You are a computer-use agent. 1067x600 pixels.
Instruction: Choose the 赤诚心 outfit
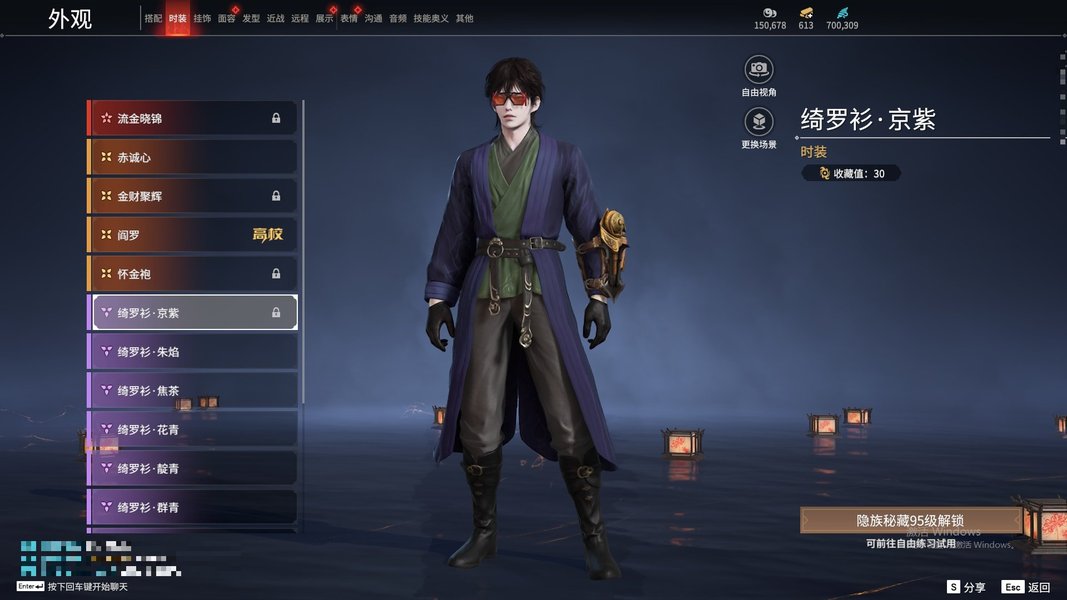tap(193, 157)
